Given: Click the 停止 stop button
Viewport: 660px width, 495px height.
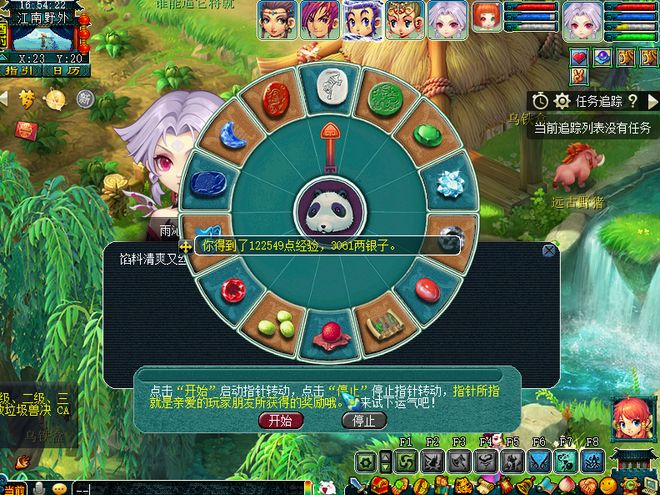Looking at the screenshot, I should tap(364, 421).
